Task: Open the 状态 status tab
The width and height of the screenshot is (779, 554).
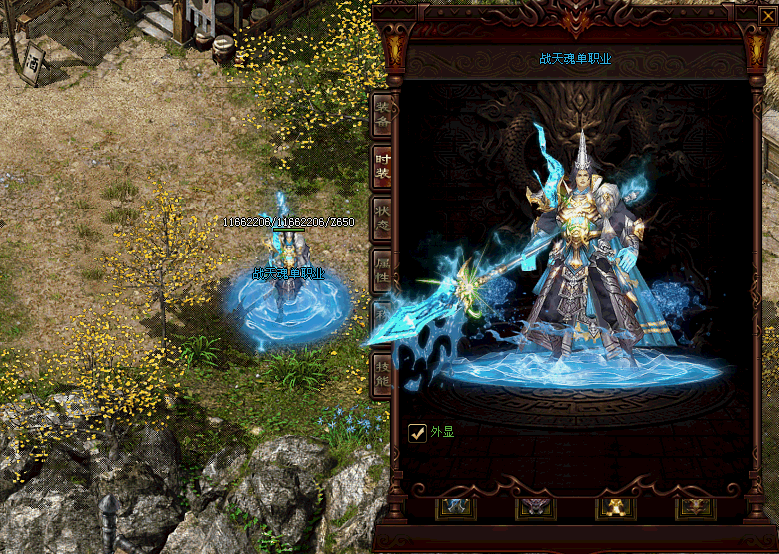Action: coord(382,219)
